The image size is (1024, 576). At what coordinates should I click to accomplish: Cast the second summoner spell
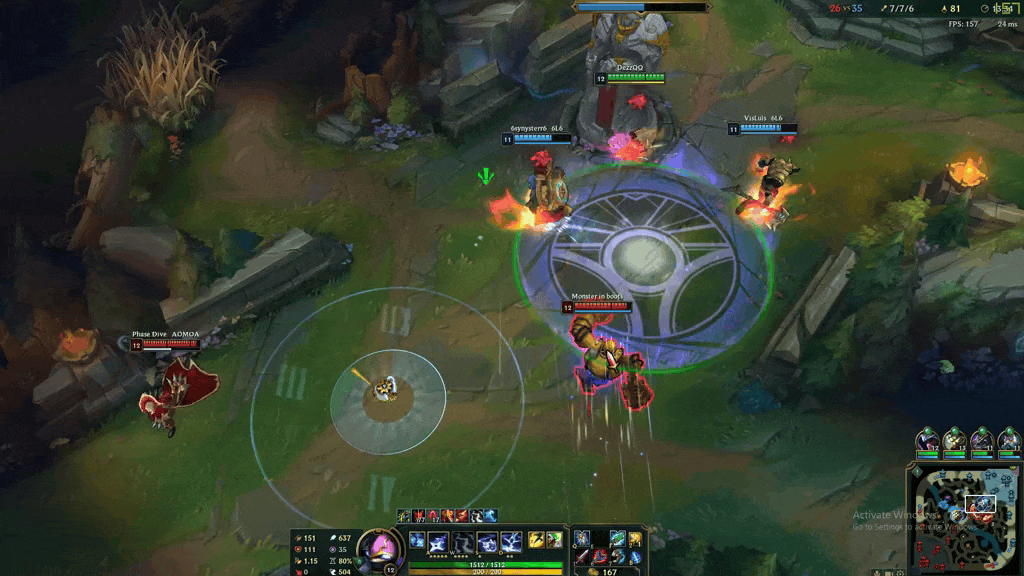pos(553,540)
